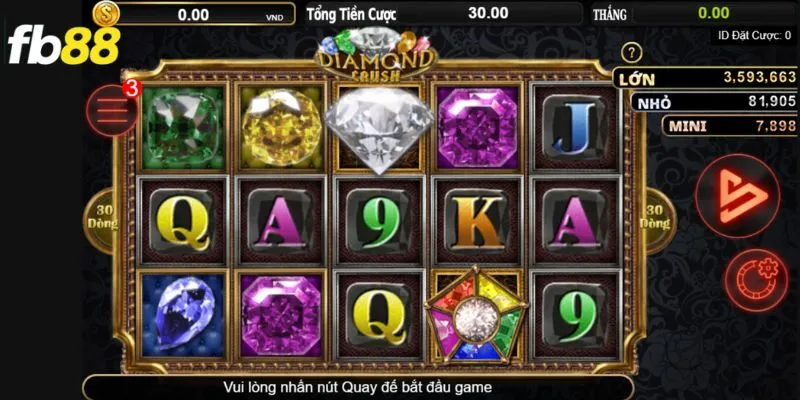The image size is (800, 400).
Task: Open the red hamburger menu
Action: click(112, 109)
